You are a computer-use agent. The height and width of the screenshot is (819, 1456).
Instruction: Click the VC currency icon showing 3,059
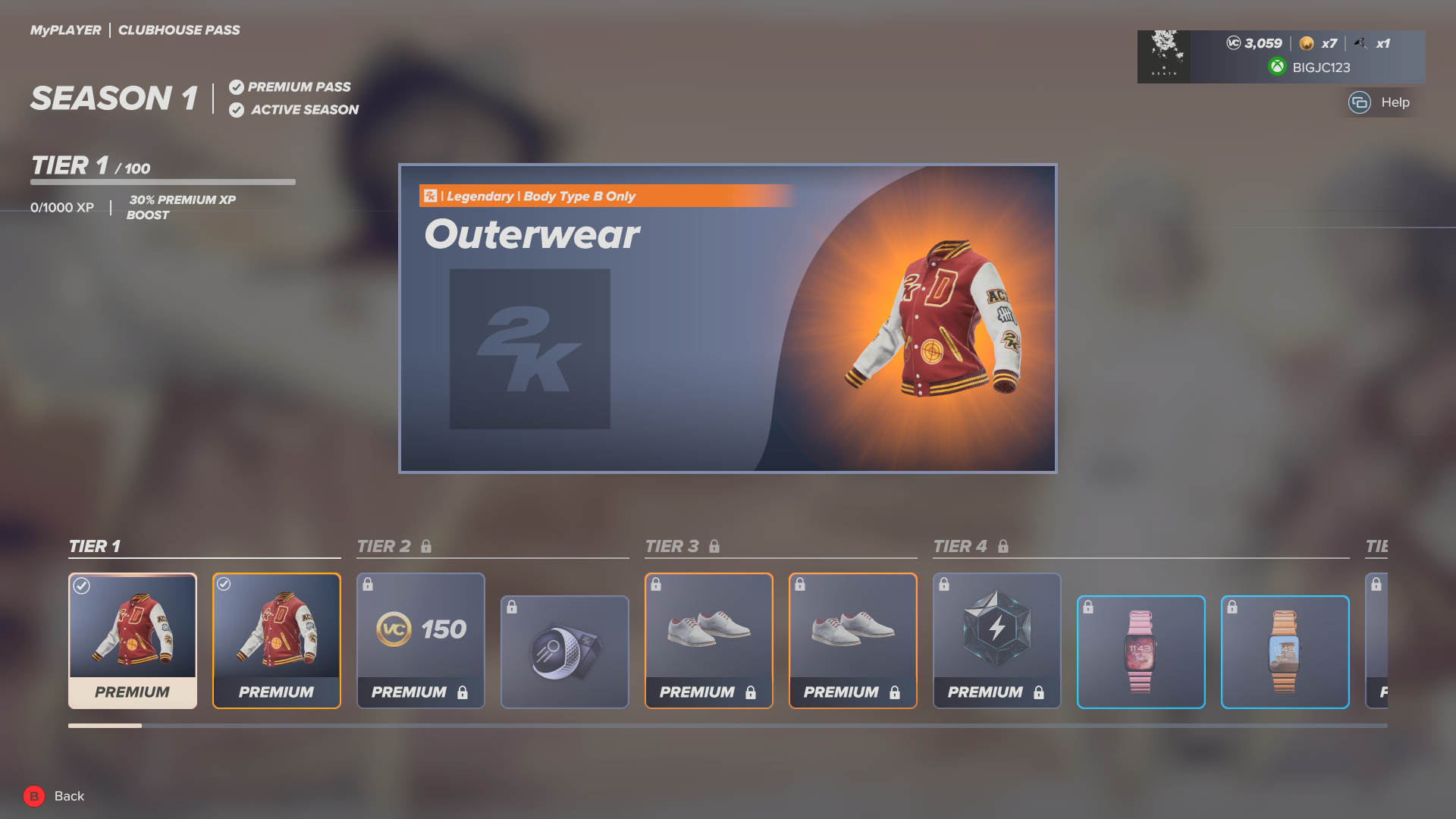point(1232,43)
